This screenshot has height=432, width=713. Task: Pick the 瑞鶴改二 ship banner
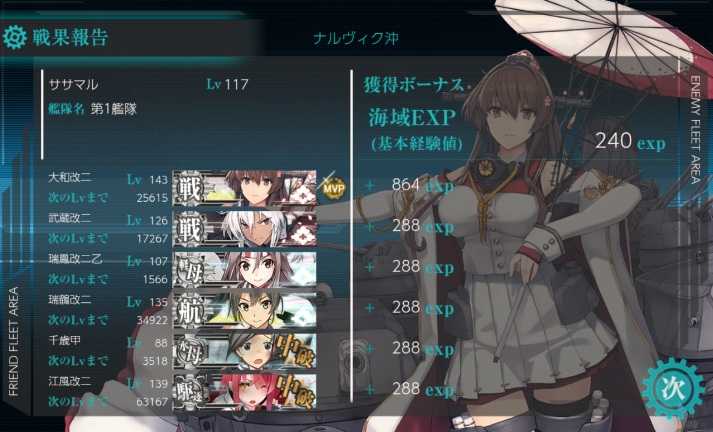[x=245, y=308]
